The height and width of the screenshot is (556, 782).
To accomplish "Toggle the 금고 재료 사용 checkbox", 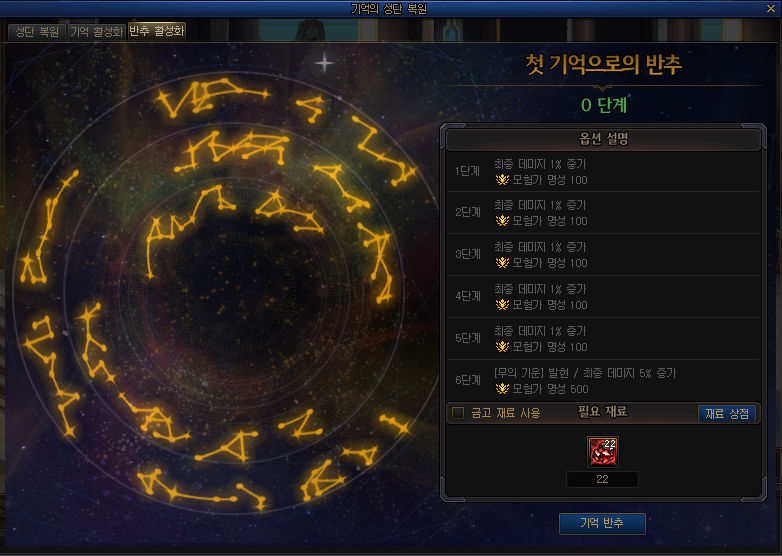I will pos(458,413).
